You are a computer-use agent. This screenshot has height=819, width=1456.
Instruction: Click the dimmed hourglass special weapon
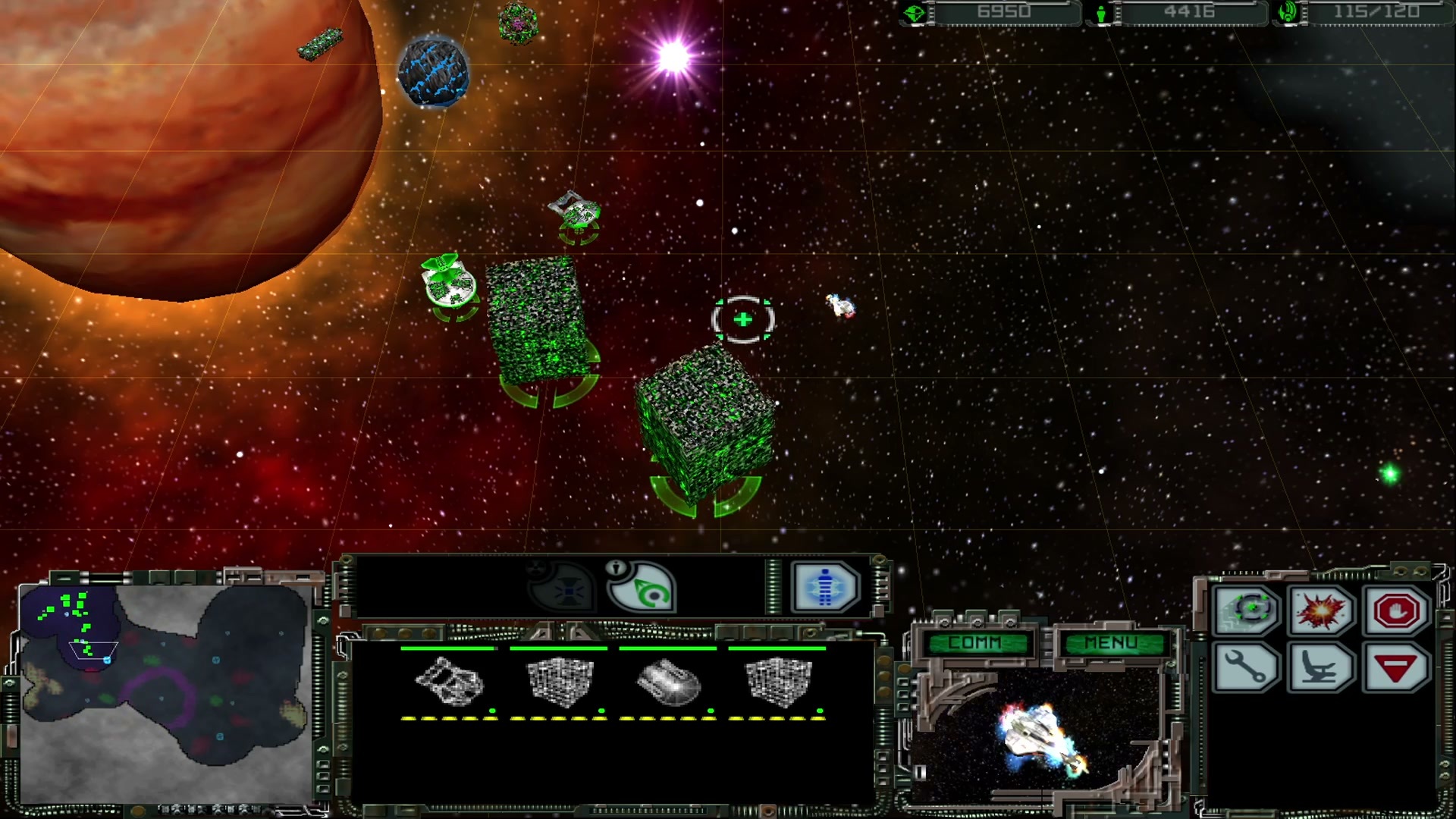click(564, 588)
